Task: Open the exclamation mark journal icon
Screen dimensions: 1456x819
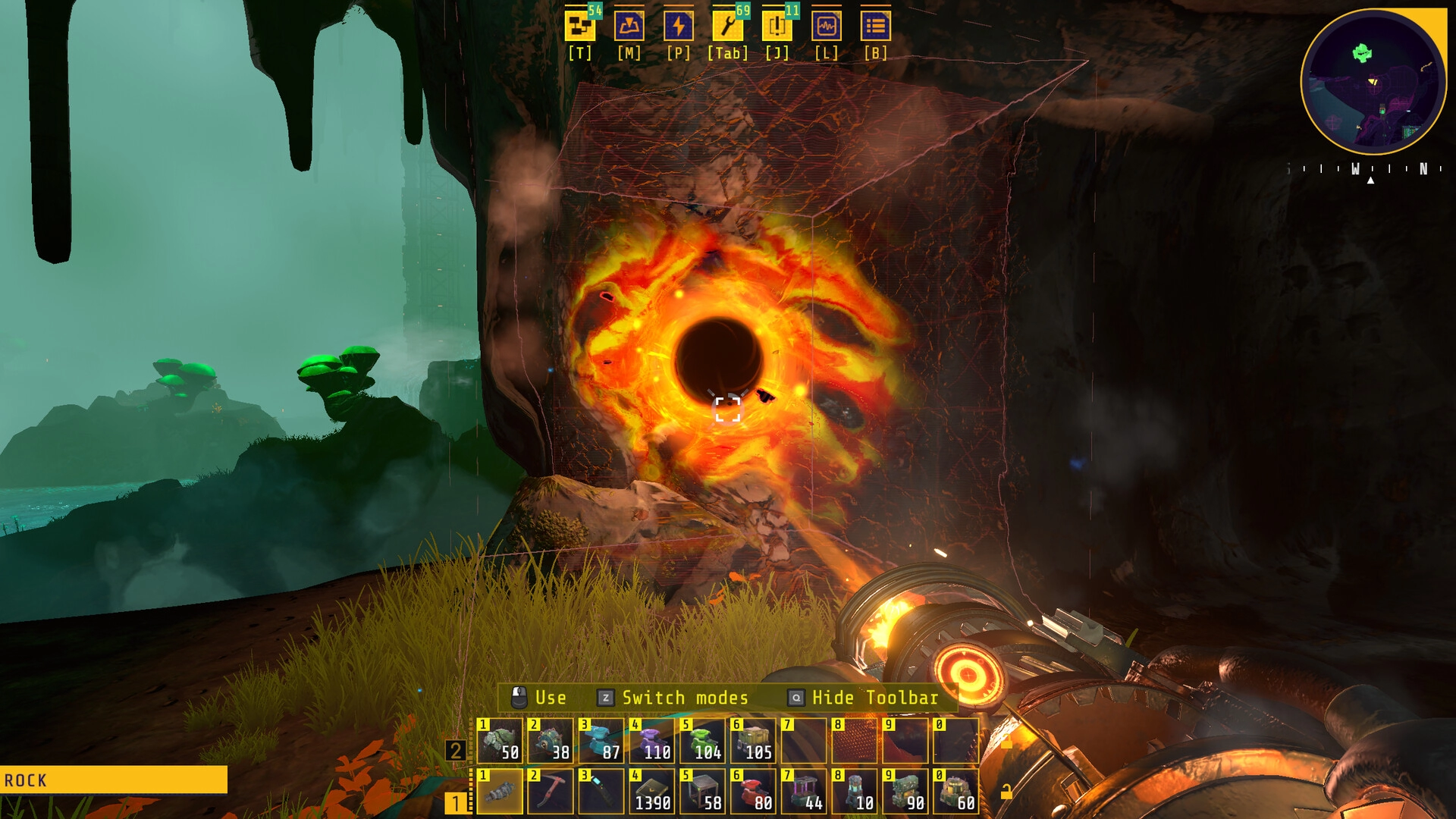Action: [x=777, y=27]
